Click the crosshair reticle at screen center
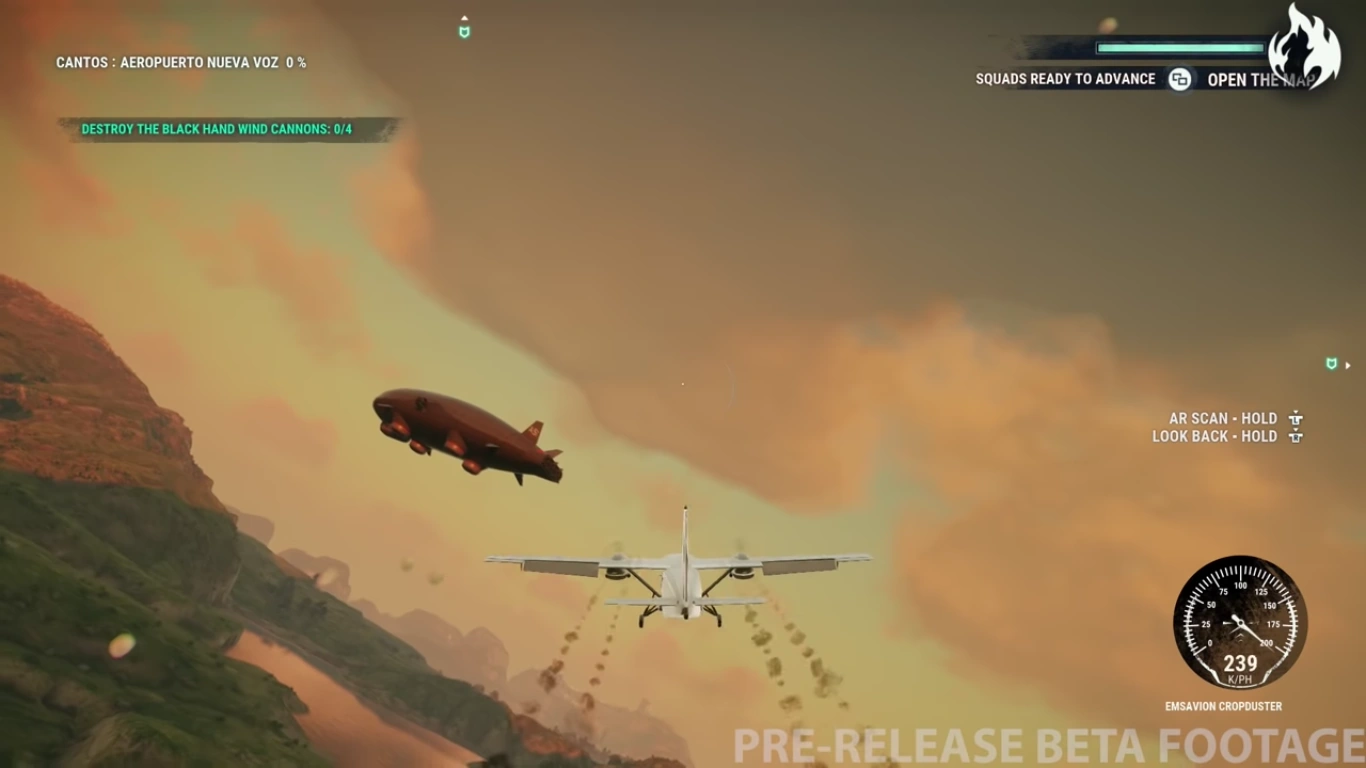The height and width of the screenshot is (768, 1366). [x=683, y=384]
